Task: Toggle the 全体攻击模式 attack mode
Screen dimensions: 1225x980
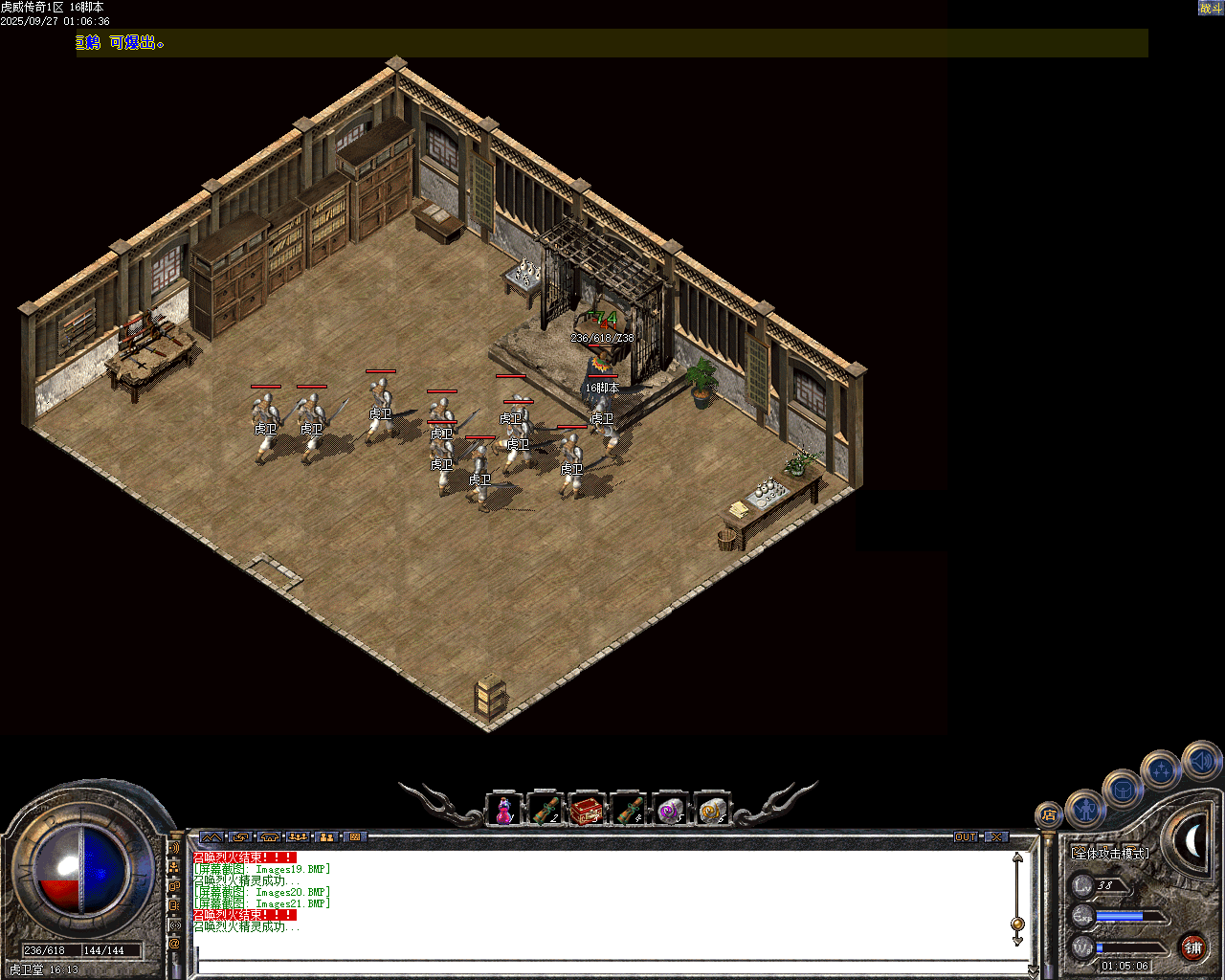Action: coord(1110,854)
